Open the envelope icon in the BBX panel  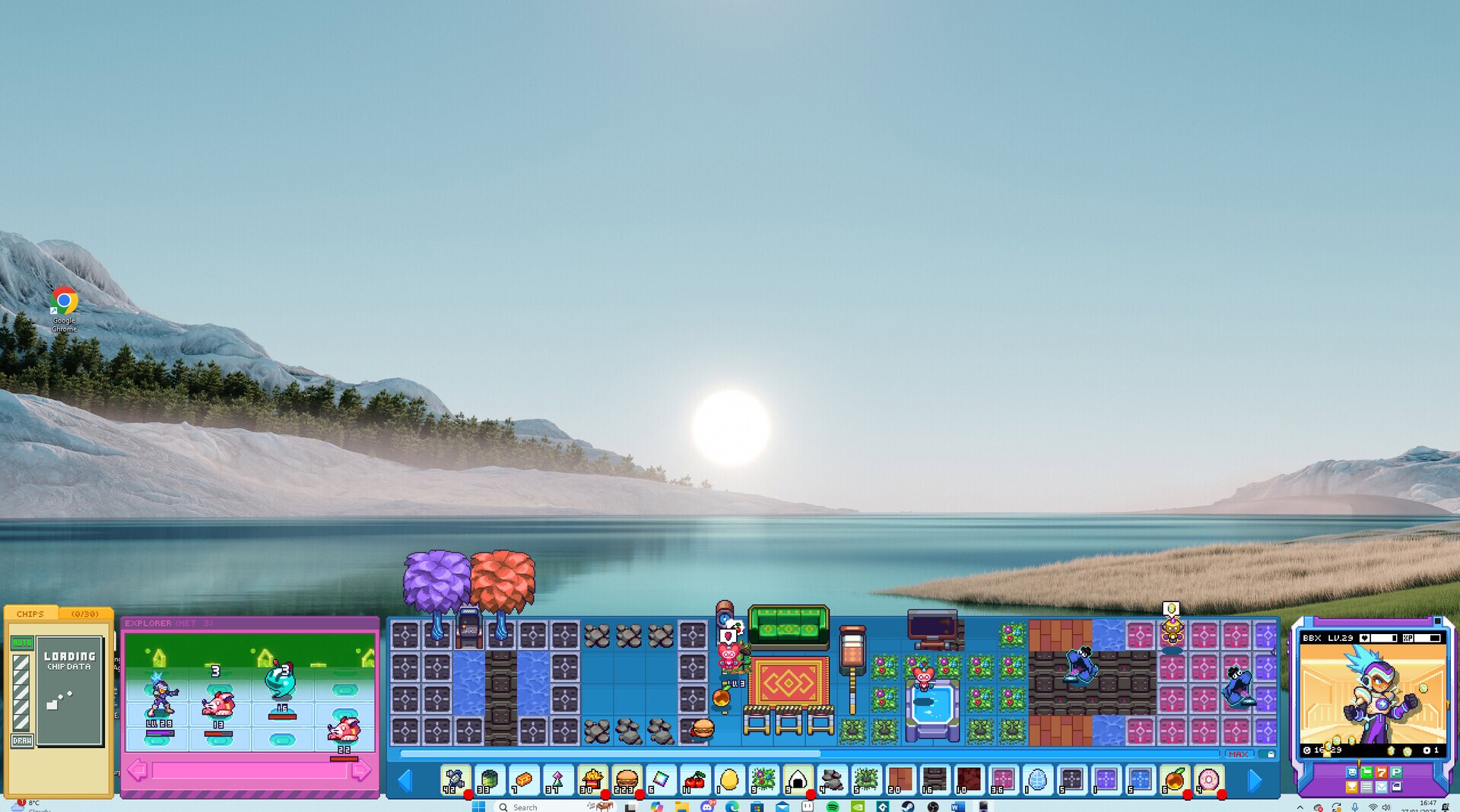coord(1382,788)
